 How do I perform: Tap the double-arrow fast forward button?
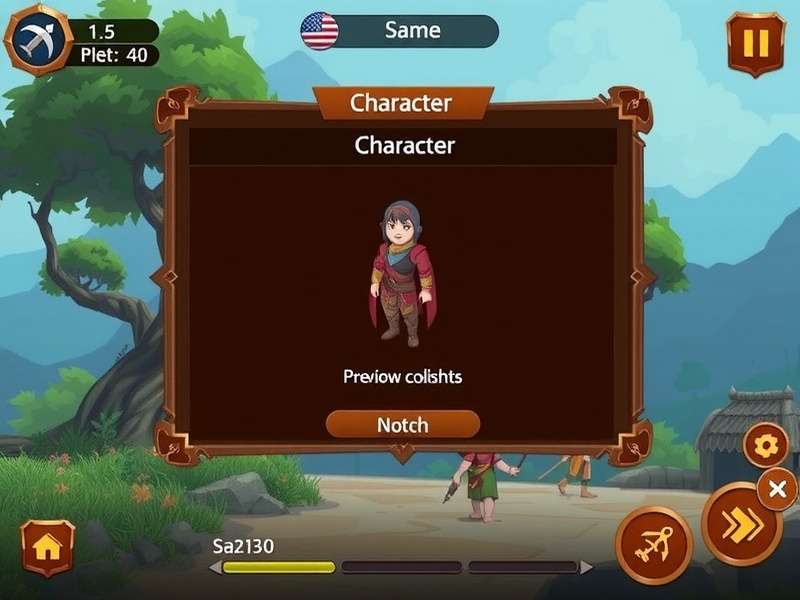tap(741, 525)
